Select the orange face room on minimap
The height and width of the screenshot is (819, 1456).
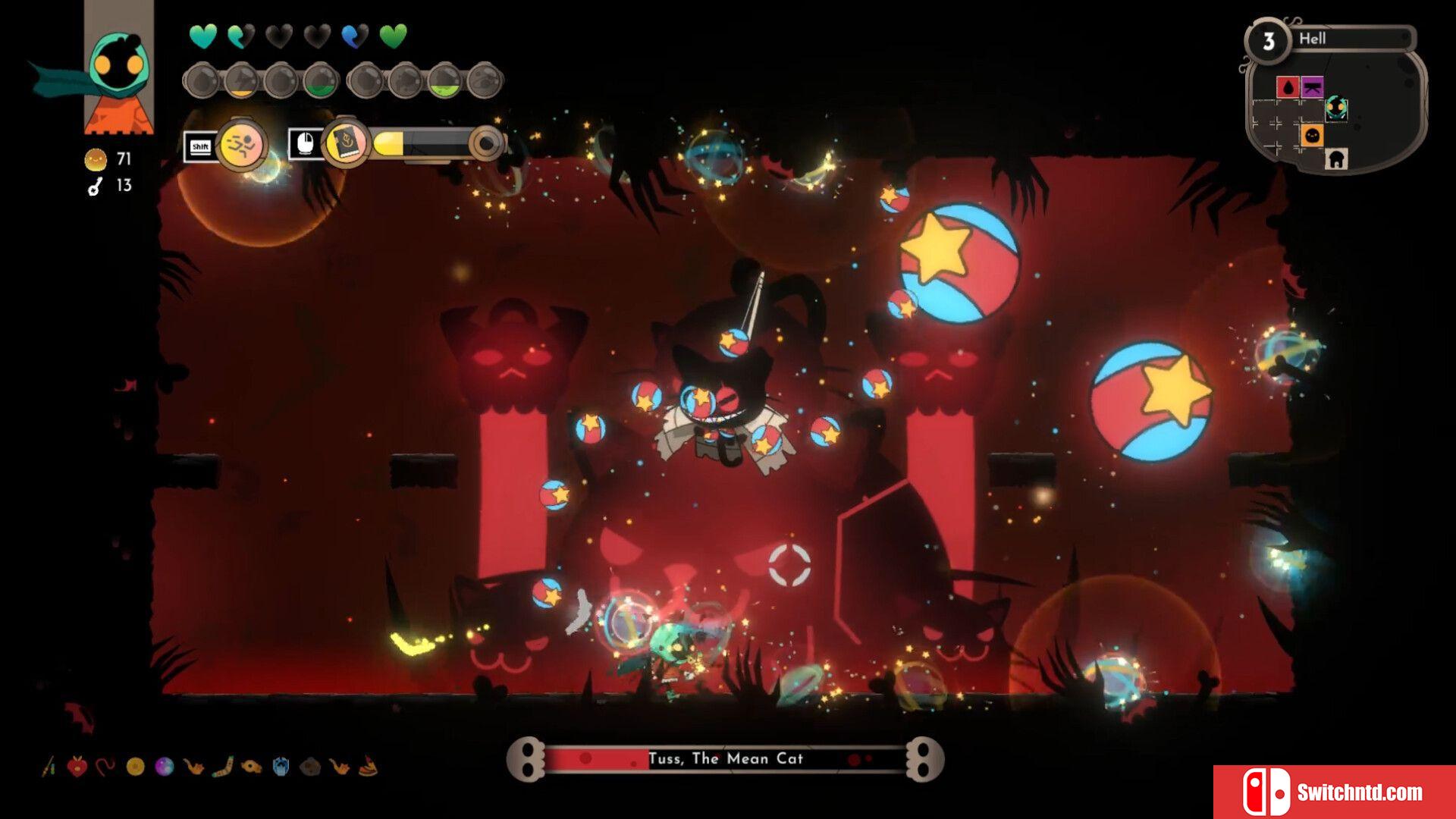(1313, 136)
